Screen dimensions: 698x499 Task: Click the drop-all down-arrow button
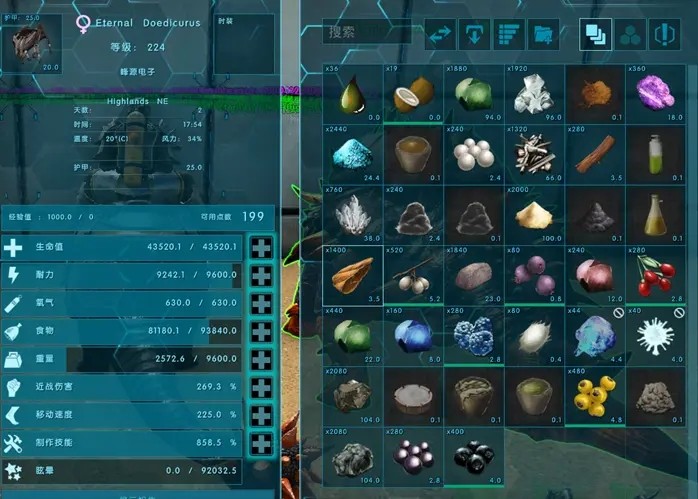pos(475,35)
